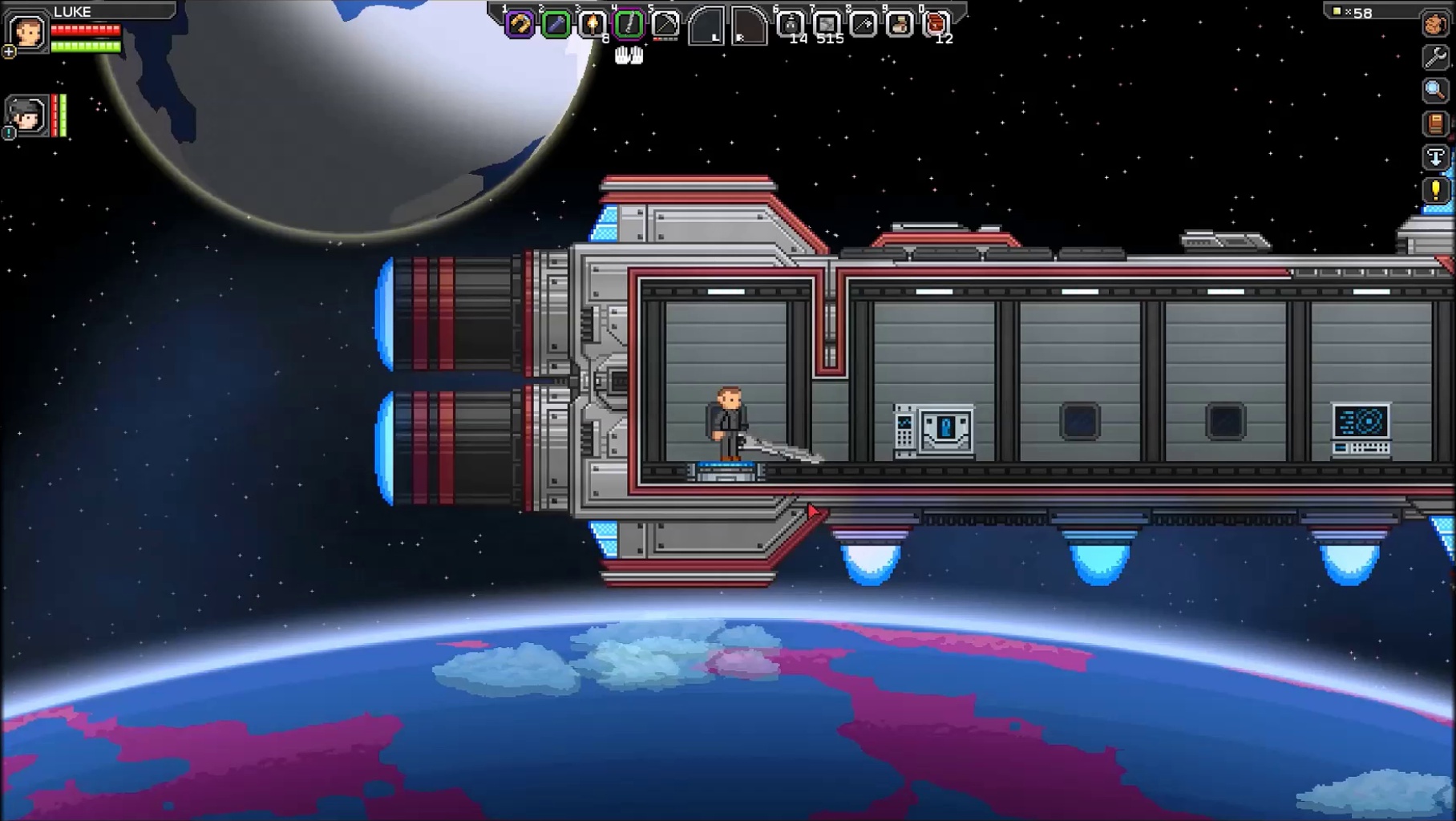Select the red item slot showing 12
The image size is (1456, 821).
pyautogui.click(x=936, y=25)
